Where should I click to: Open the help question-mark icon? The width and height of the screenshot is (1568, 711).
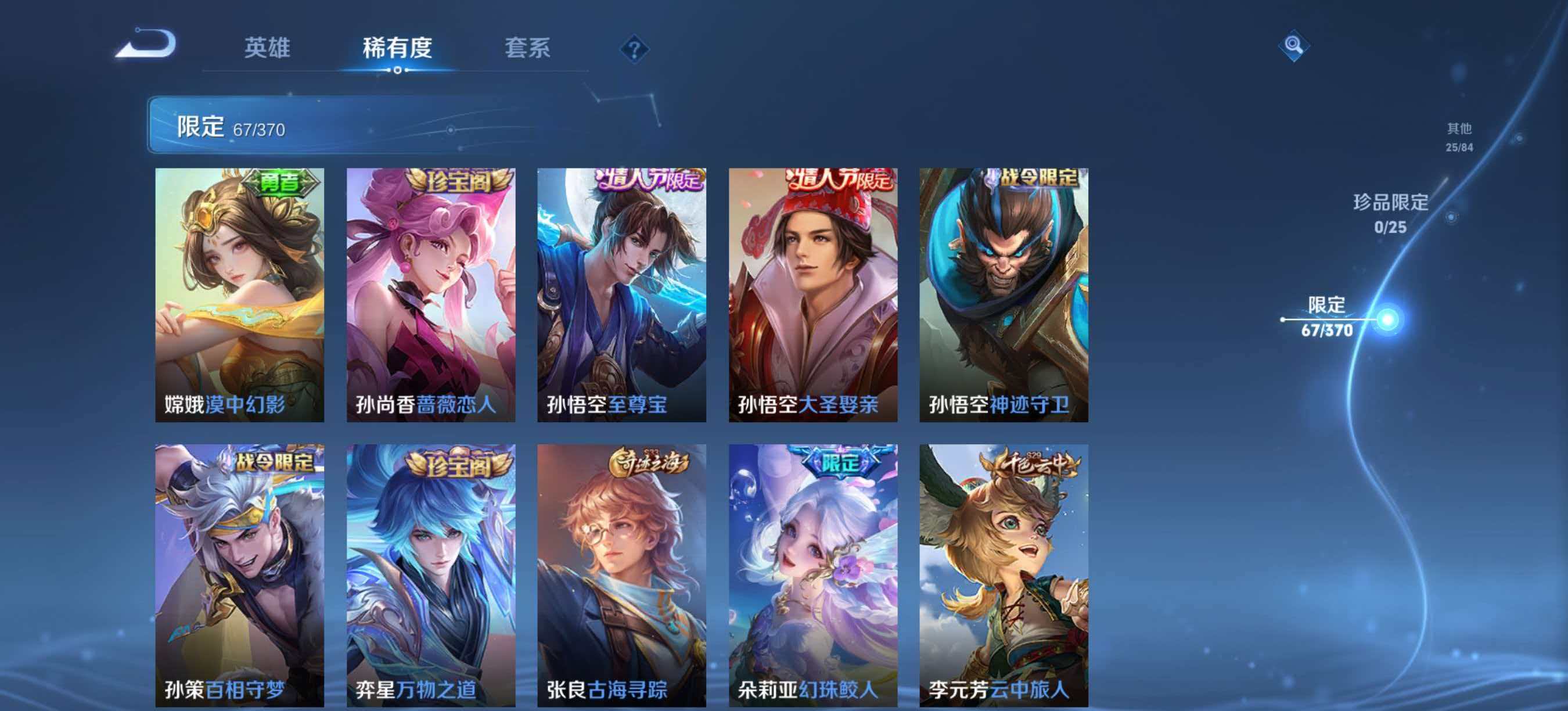[x=634, y=49]
